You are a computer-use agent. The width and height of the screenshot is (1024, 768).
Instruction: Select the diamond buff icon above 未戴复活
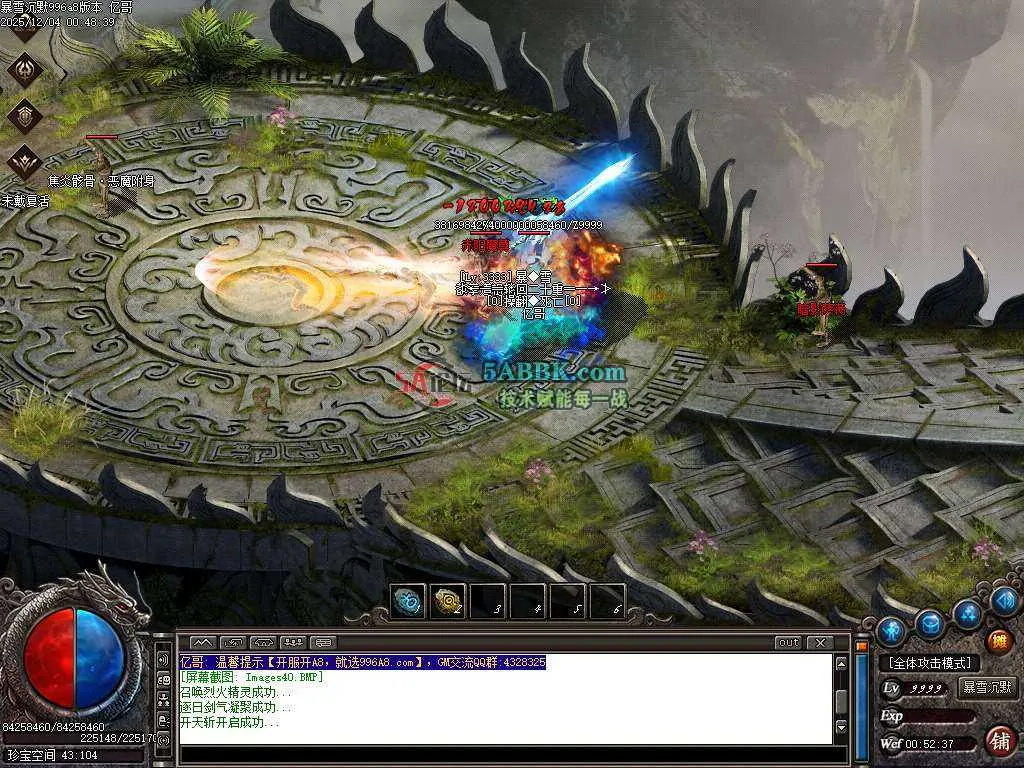[24, 160]
